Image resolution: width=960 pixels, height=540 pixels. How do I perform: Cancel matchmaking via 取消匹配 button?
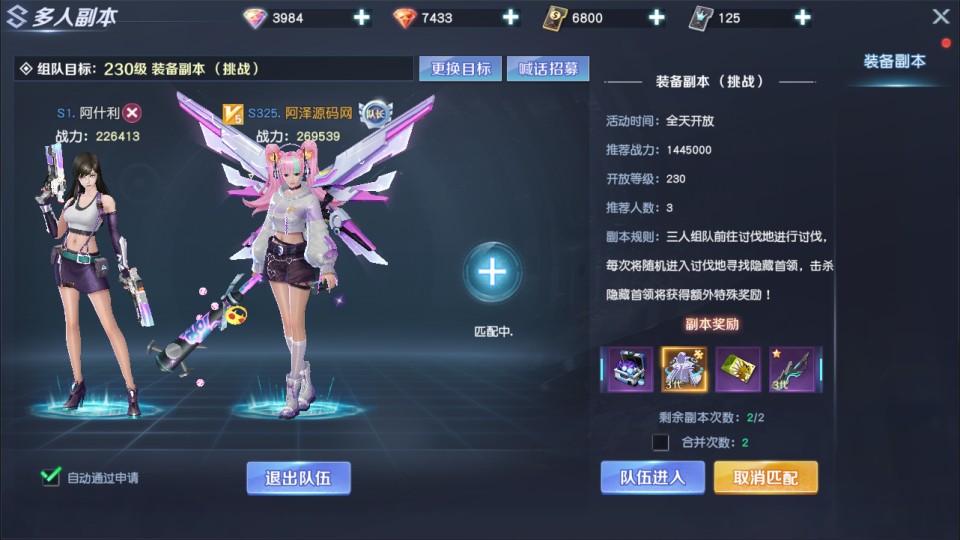click(765, 477)
